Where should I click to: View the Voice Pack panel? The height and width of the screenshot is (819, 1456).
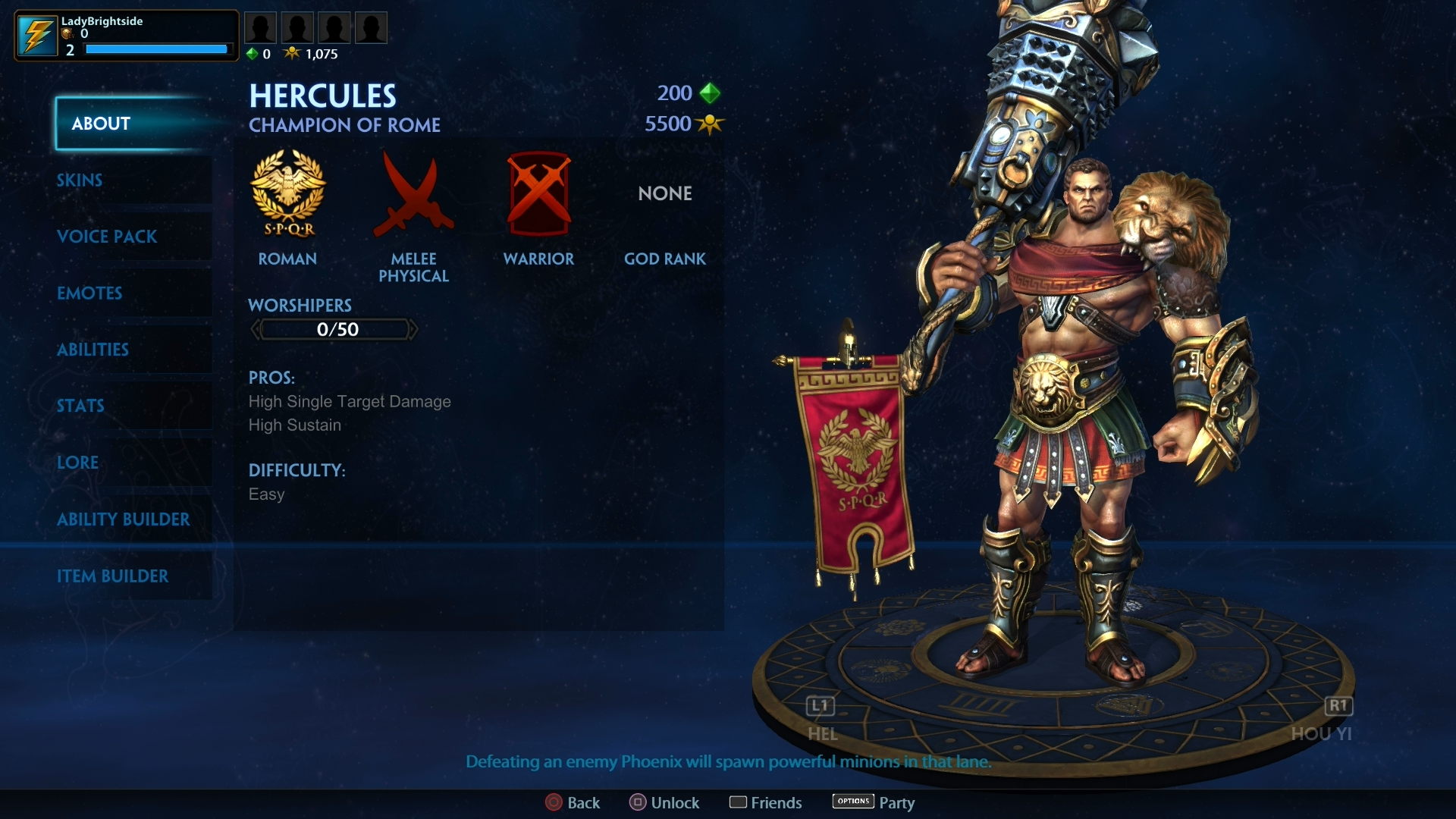(x=107, y=237)
